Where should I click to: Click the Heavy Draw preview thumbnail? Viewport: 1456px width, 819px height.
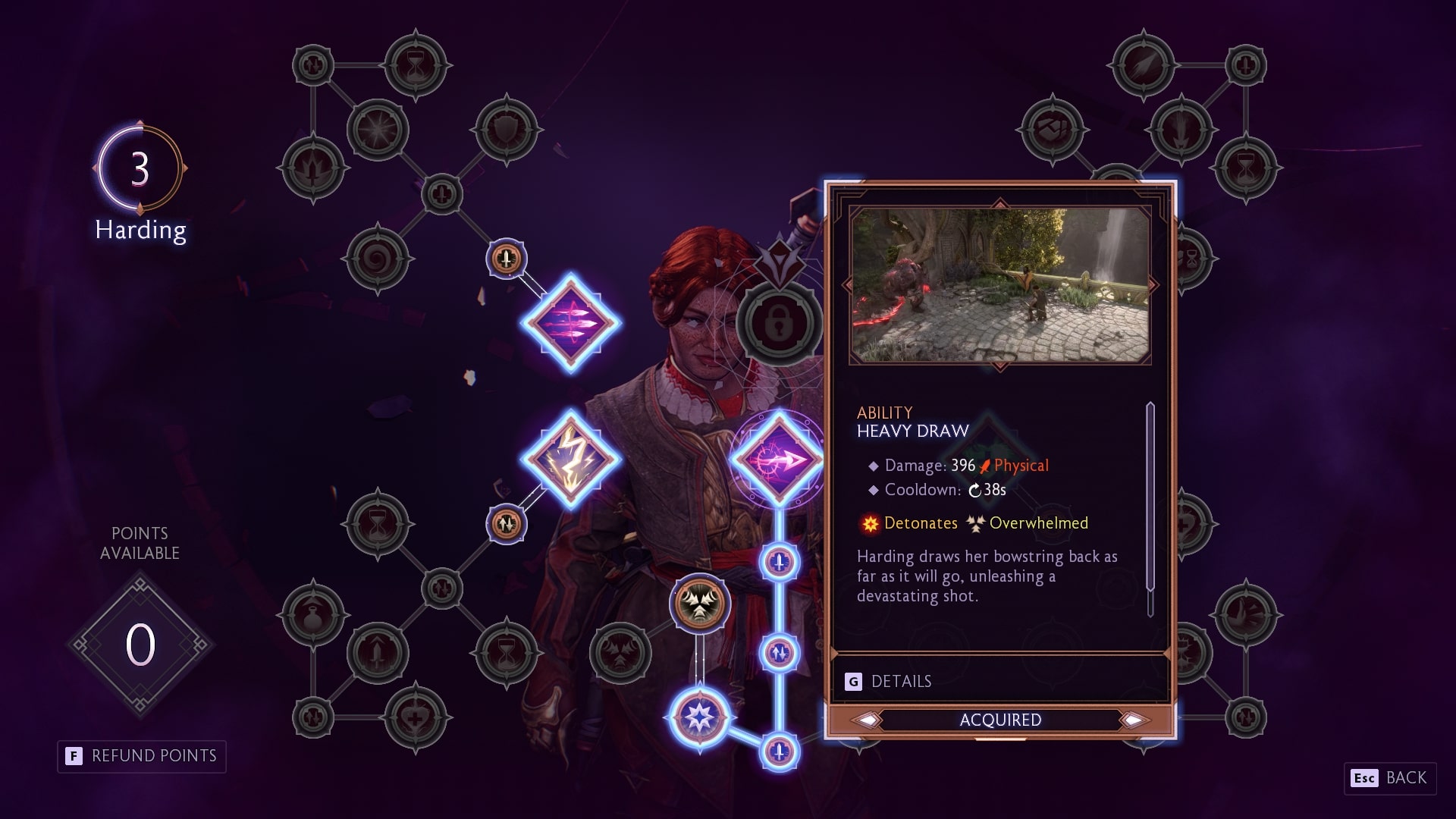click(999, 285)
